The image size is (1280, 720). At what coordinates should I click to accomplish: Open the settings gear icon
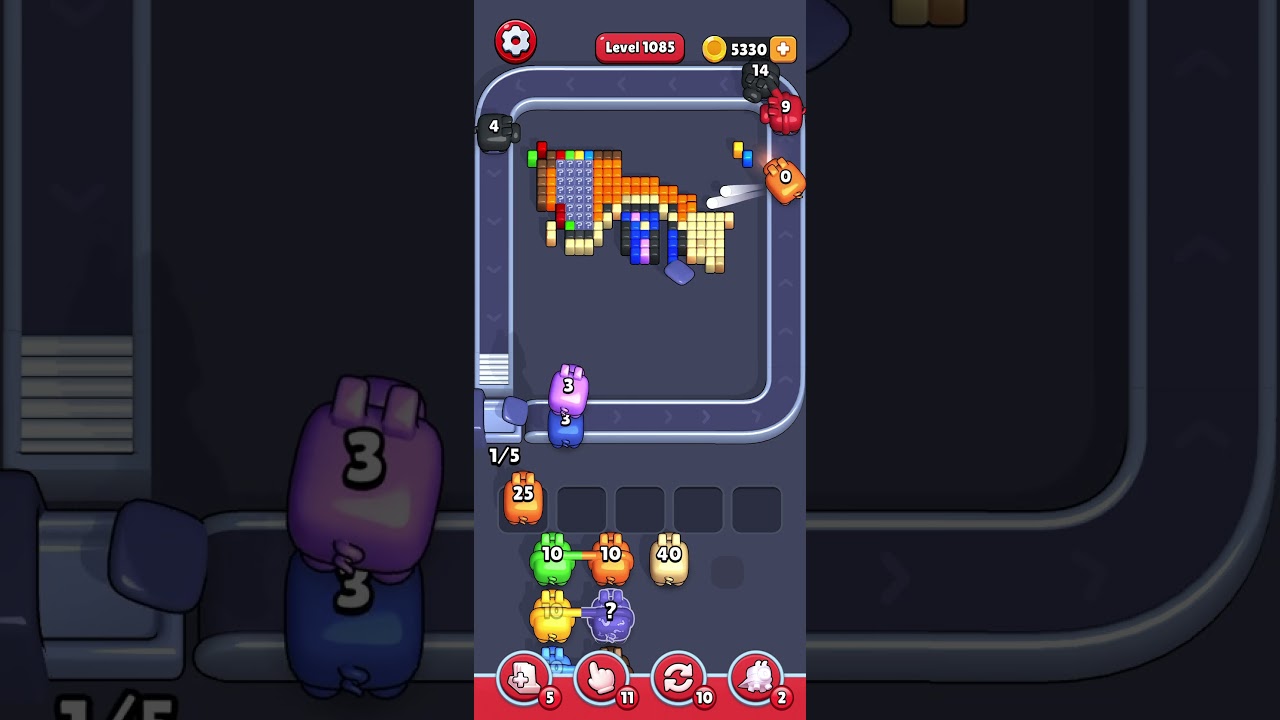516,41
